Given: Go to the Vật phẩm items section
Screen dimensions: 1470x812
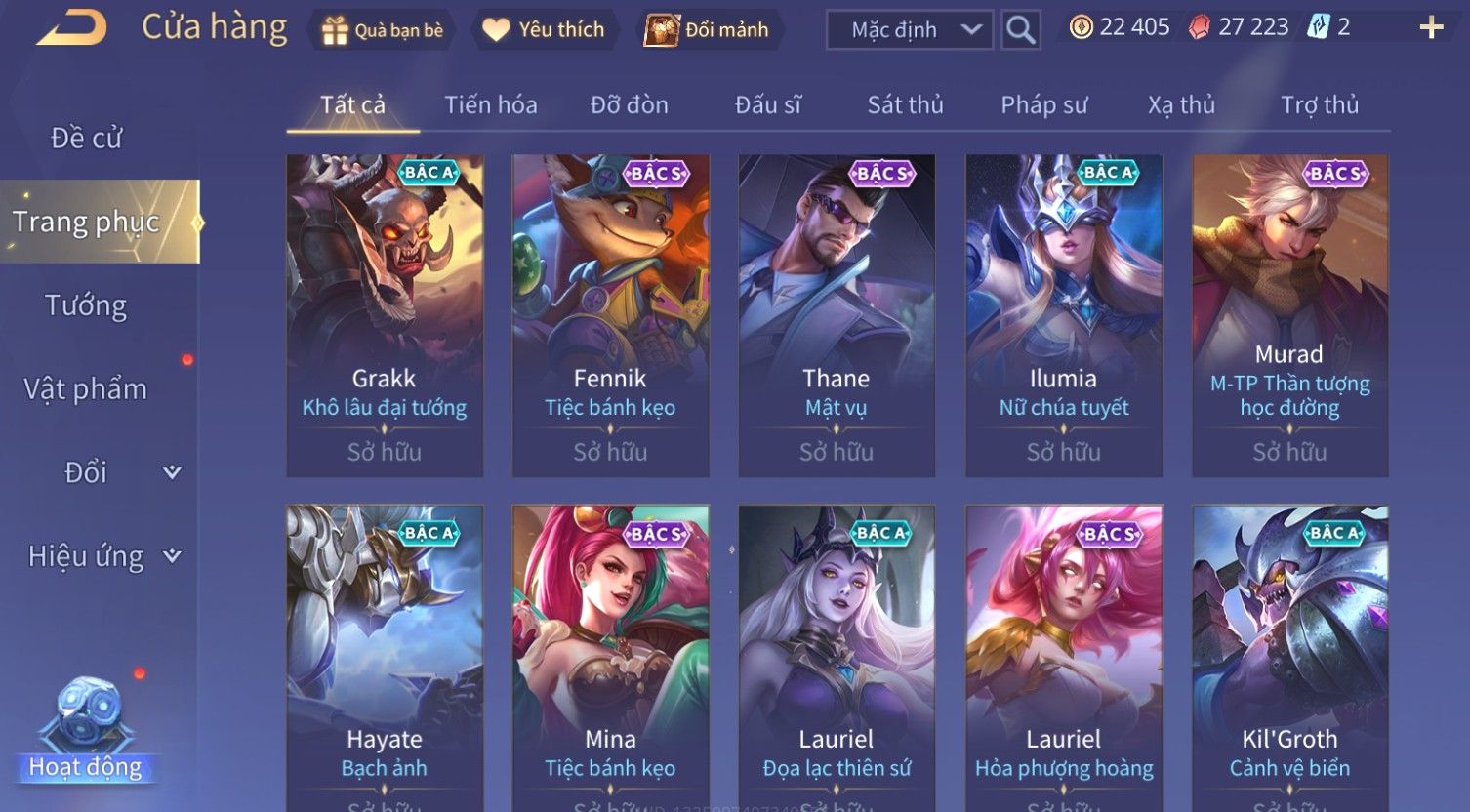Looking at the screenshot, I should 86,388.
